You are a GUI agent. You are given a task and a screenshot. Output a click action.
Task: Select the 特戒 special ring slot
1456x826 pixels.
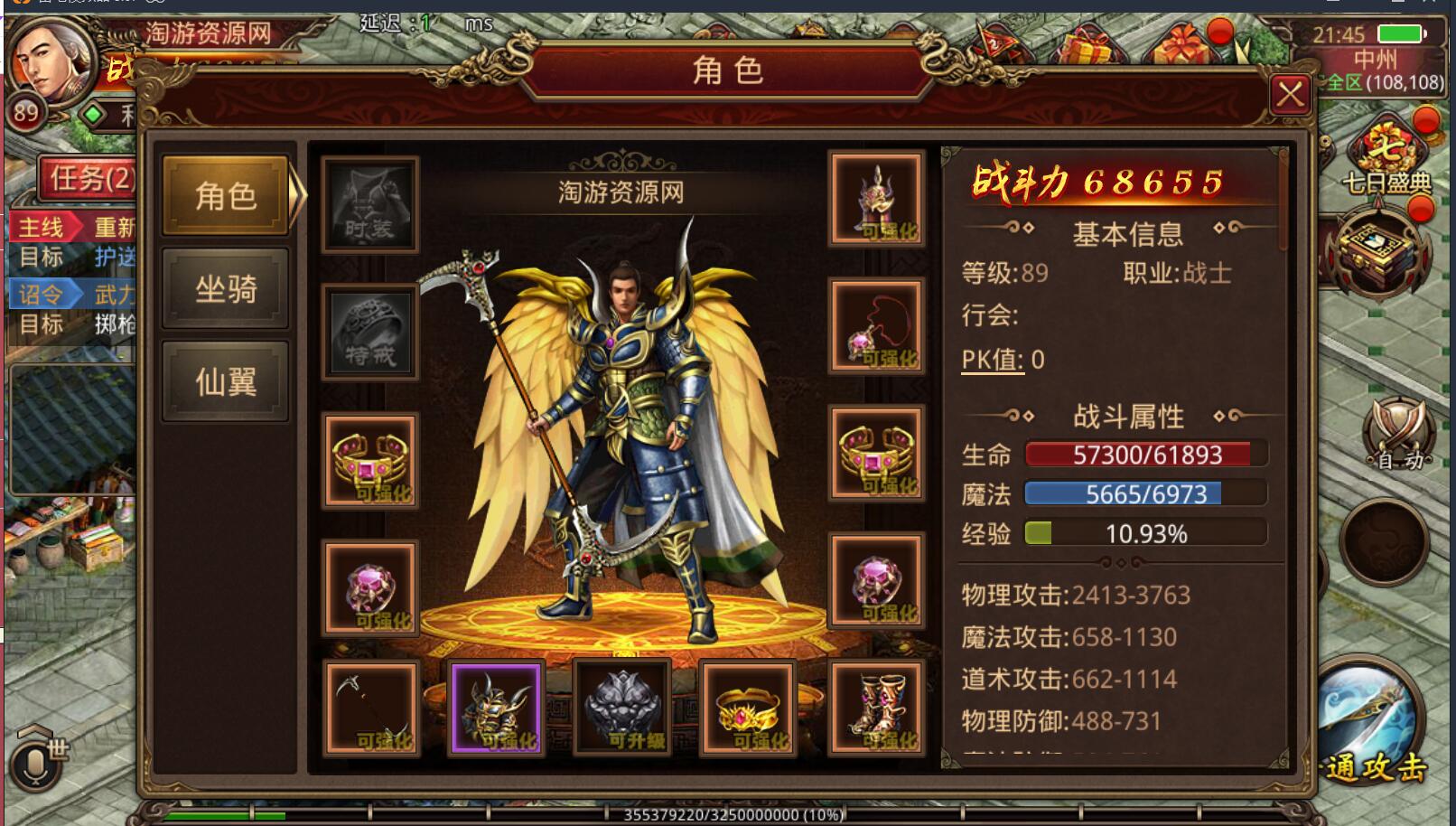369,333
